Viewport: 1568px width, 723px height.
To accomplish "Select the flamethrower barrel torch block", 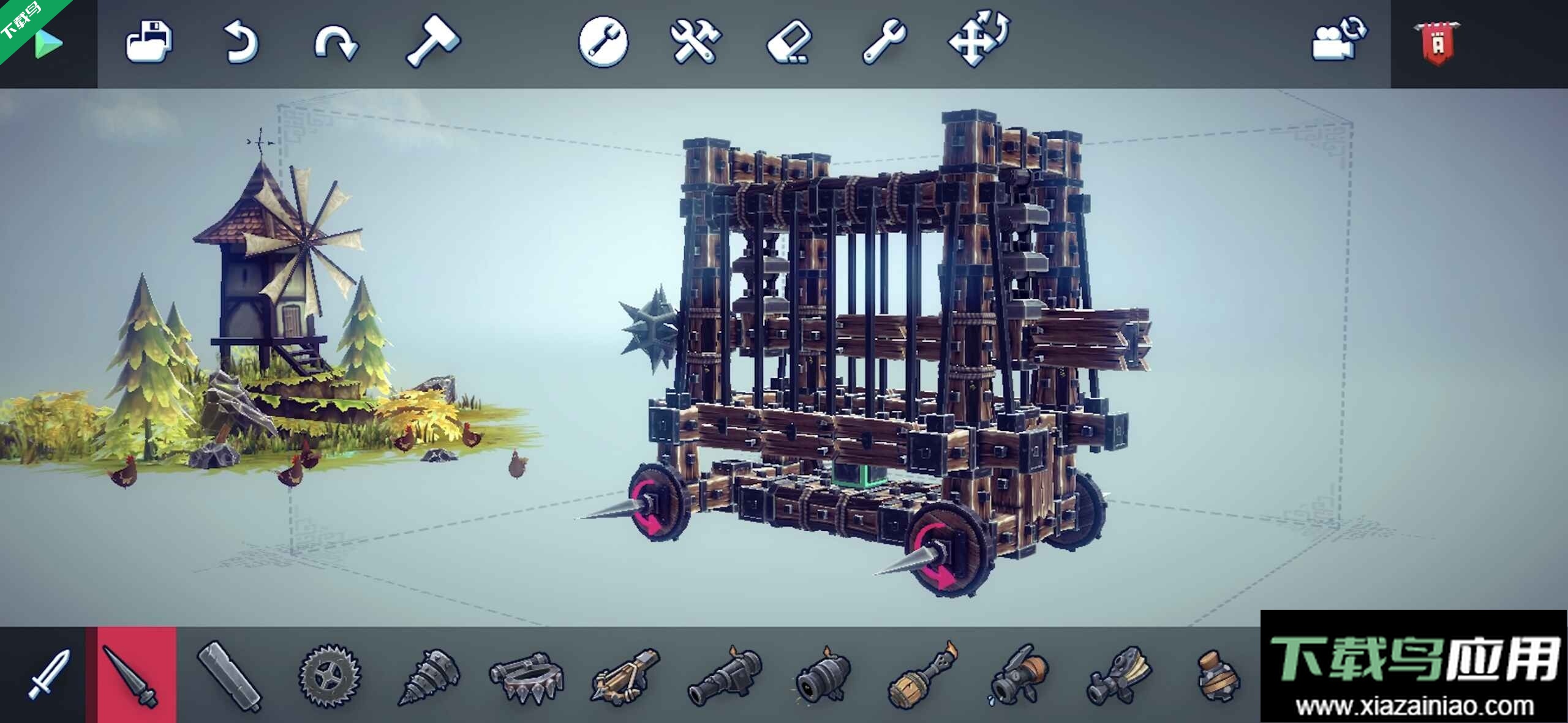I will coord(921,676).
